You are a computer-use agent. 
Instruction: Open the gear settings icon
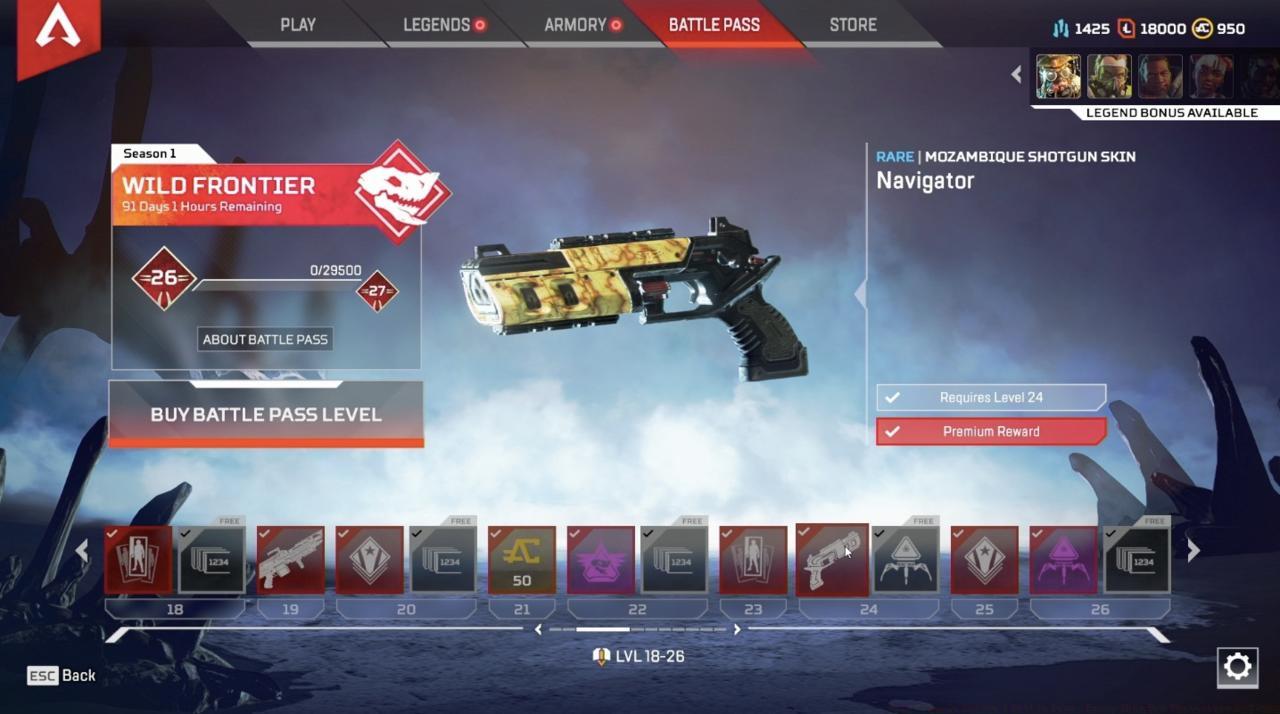(x=1237, y=667)
